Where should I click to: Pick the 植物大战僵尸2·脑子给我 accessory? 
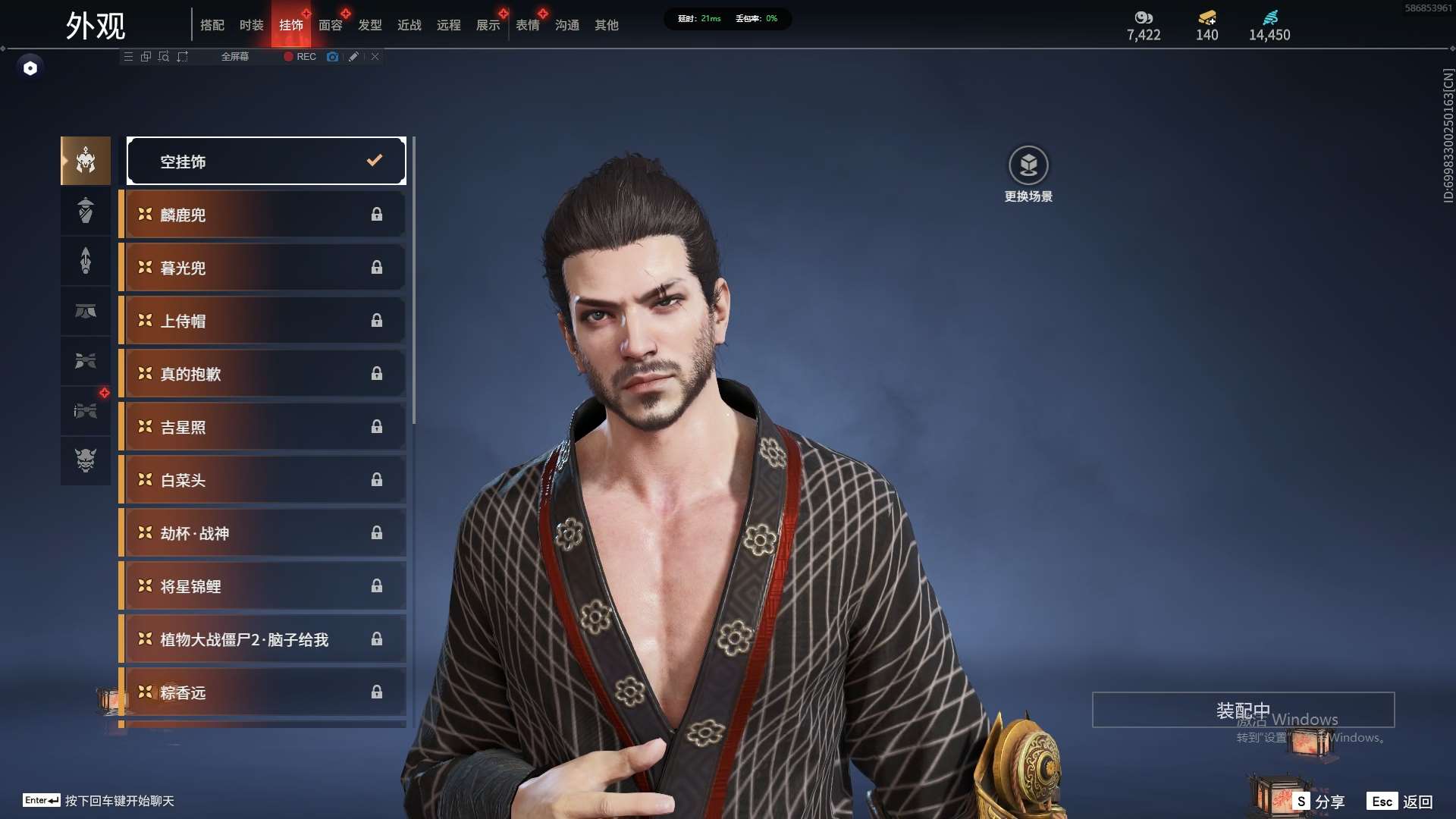click(262, 639)
